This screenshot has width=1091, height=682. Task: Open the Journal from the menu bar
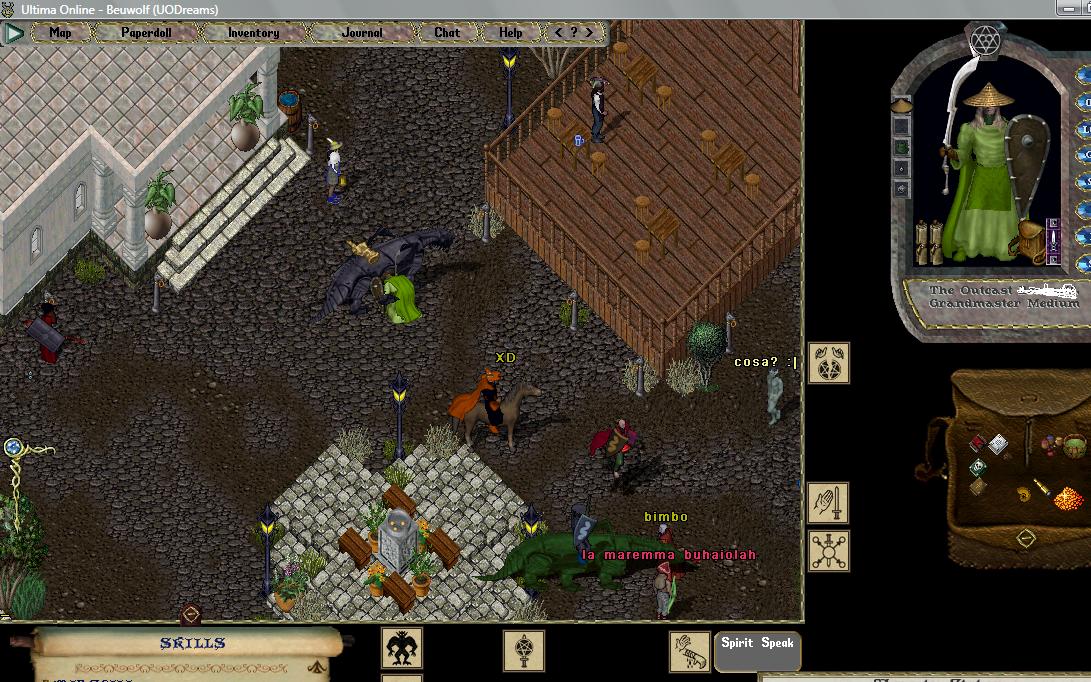(361, 33)
